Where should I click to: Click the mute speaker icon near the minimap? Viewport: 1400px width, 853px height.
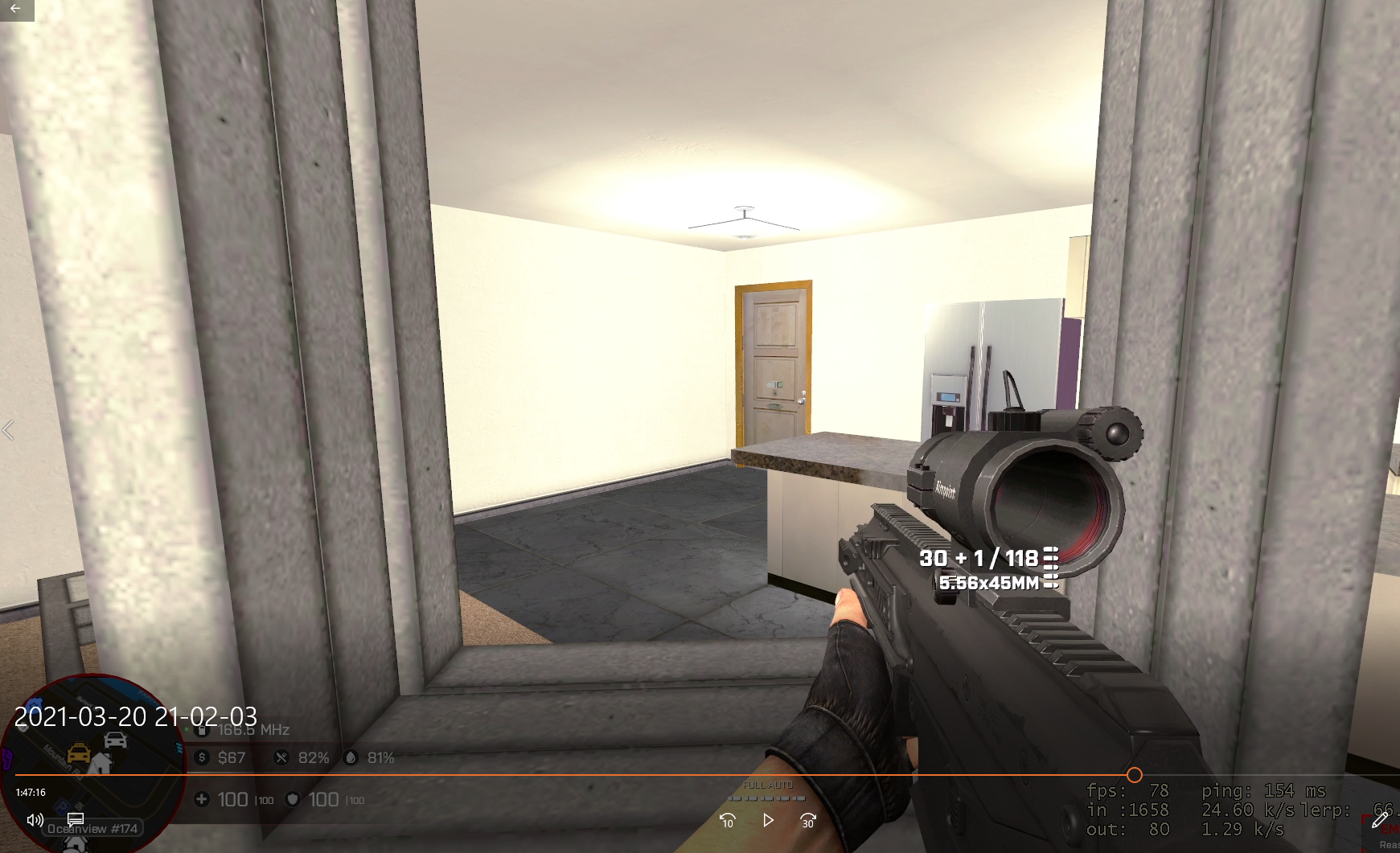tap(33, 819)
